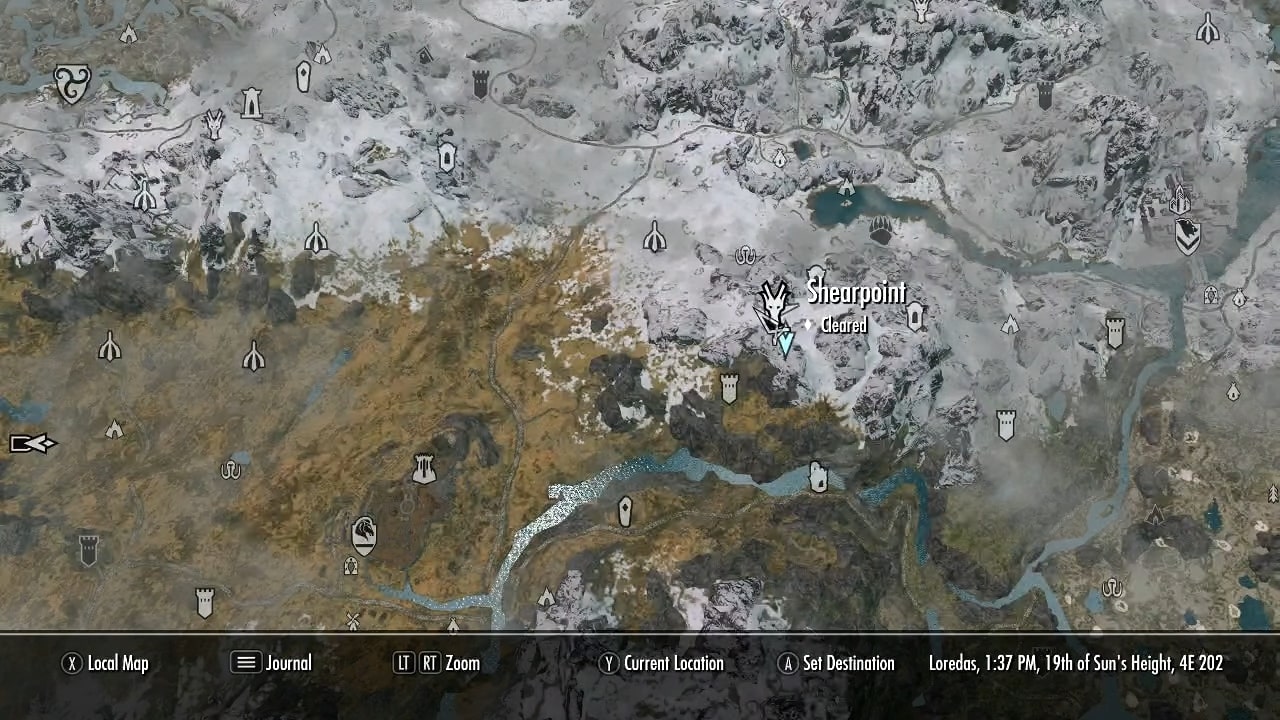Image resolution: width=1280 pixels, height=720 pixels.
Task: Click the Whiterun horse-head shield icon
Action: [x=364, y=533]
